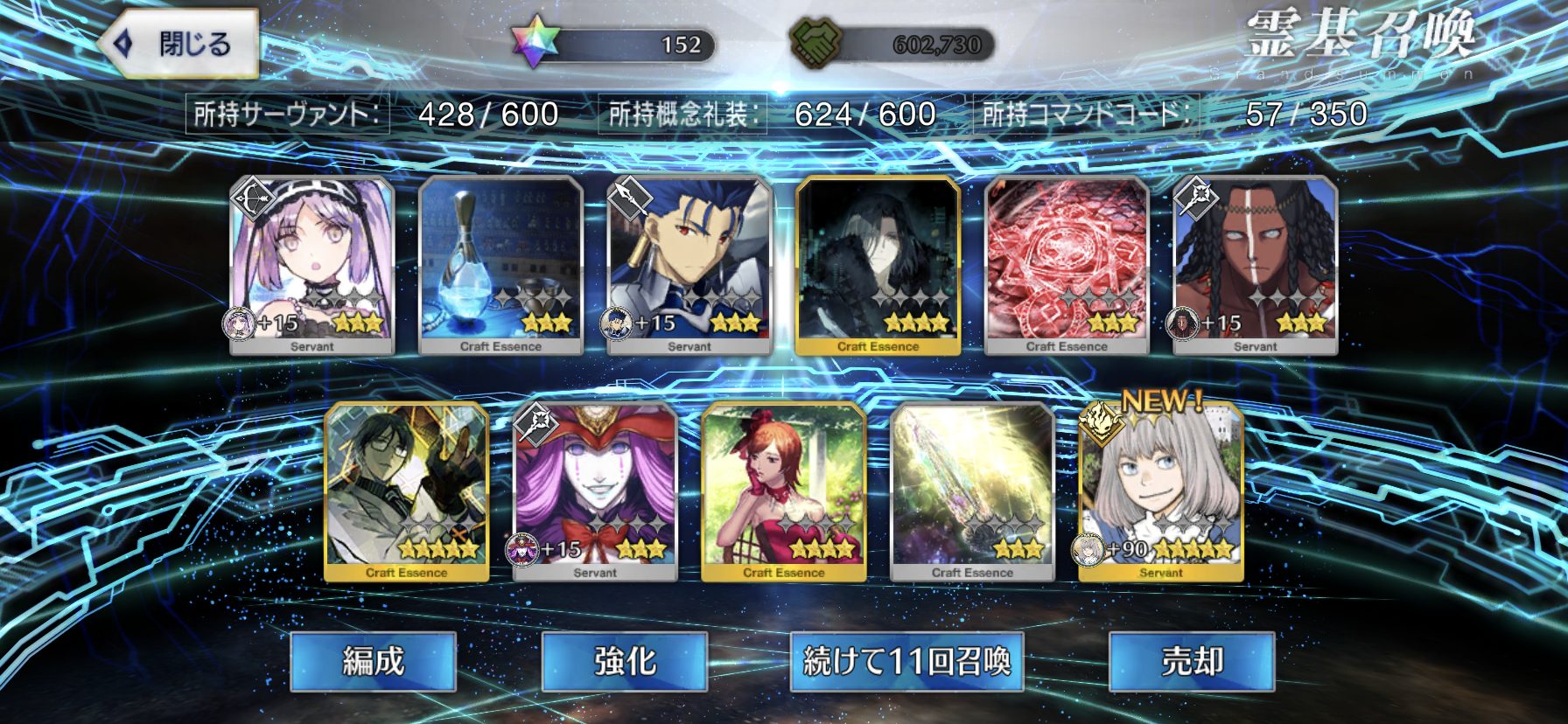Select the red-hatted clown Caster servant card
The width and height of the screenshot is (1568, 724).
click(595, 491)
